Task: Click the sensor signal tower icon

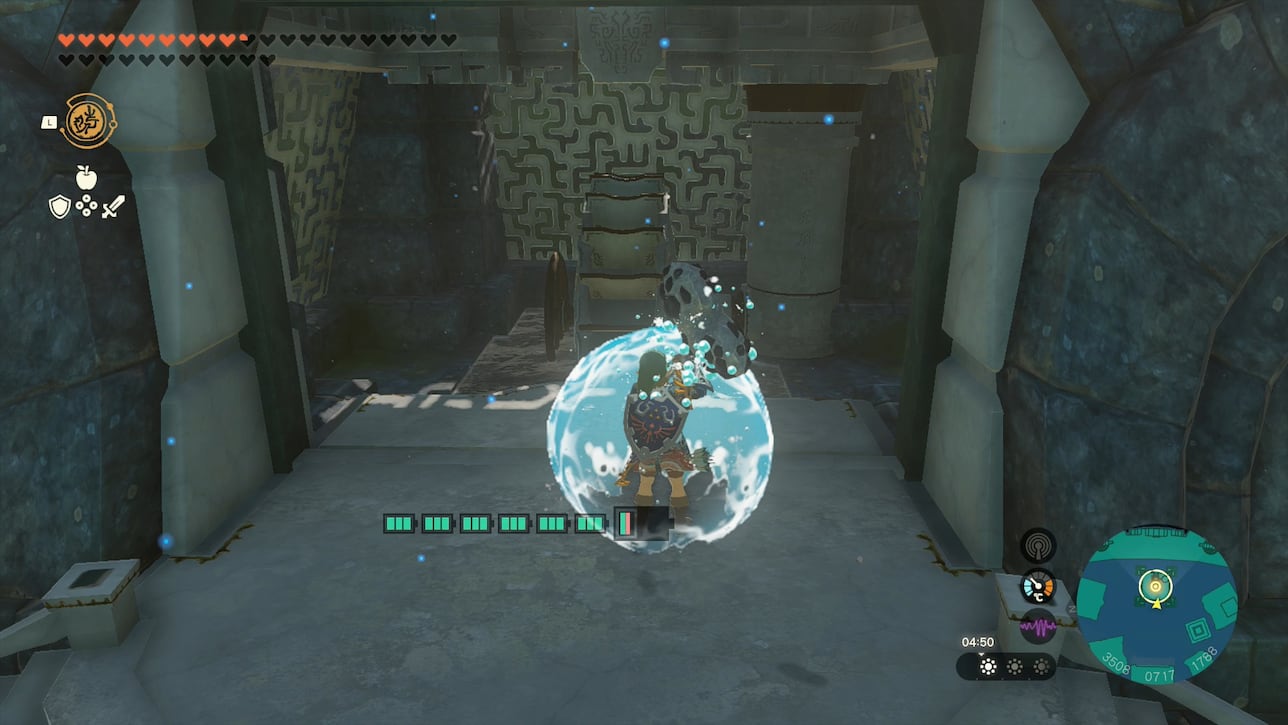Action: click(x=1037, y=545)
